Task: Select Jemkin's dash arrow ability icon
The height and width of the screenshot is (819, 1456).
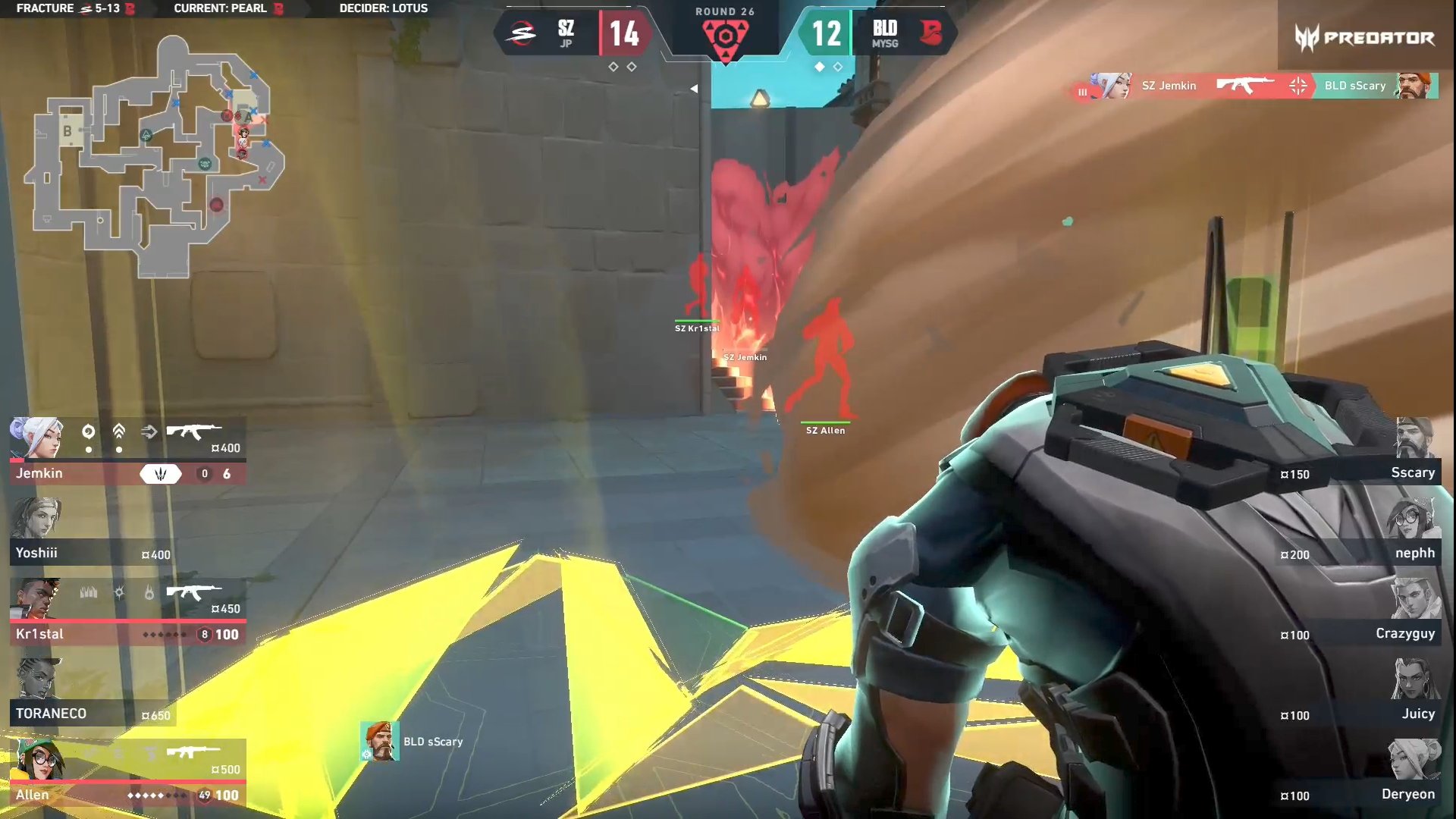Action: pyautogui.click(x=149, y=431)
